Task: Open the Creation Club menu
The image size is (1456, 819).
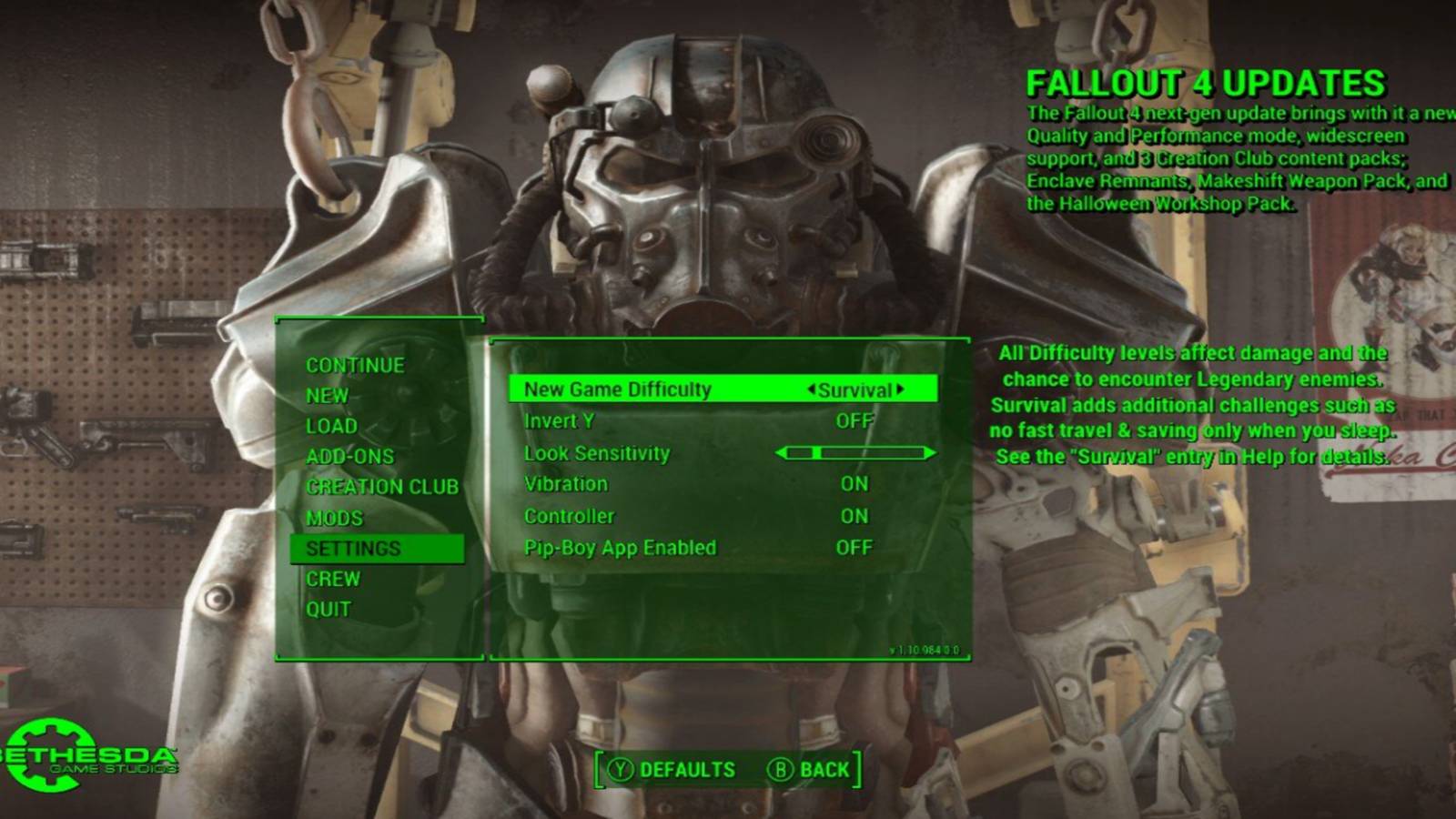Action: 383,486
